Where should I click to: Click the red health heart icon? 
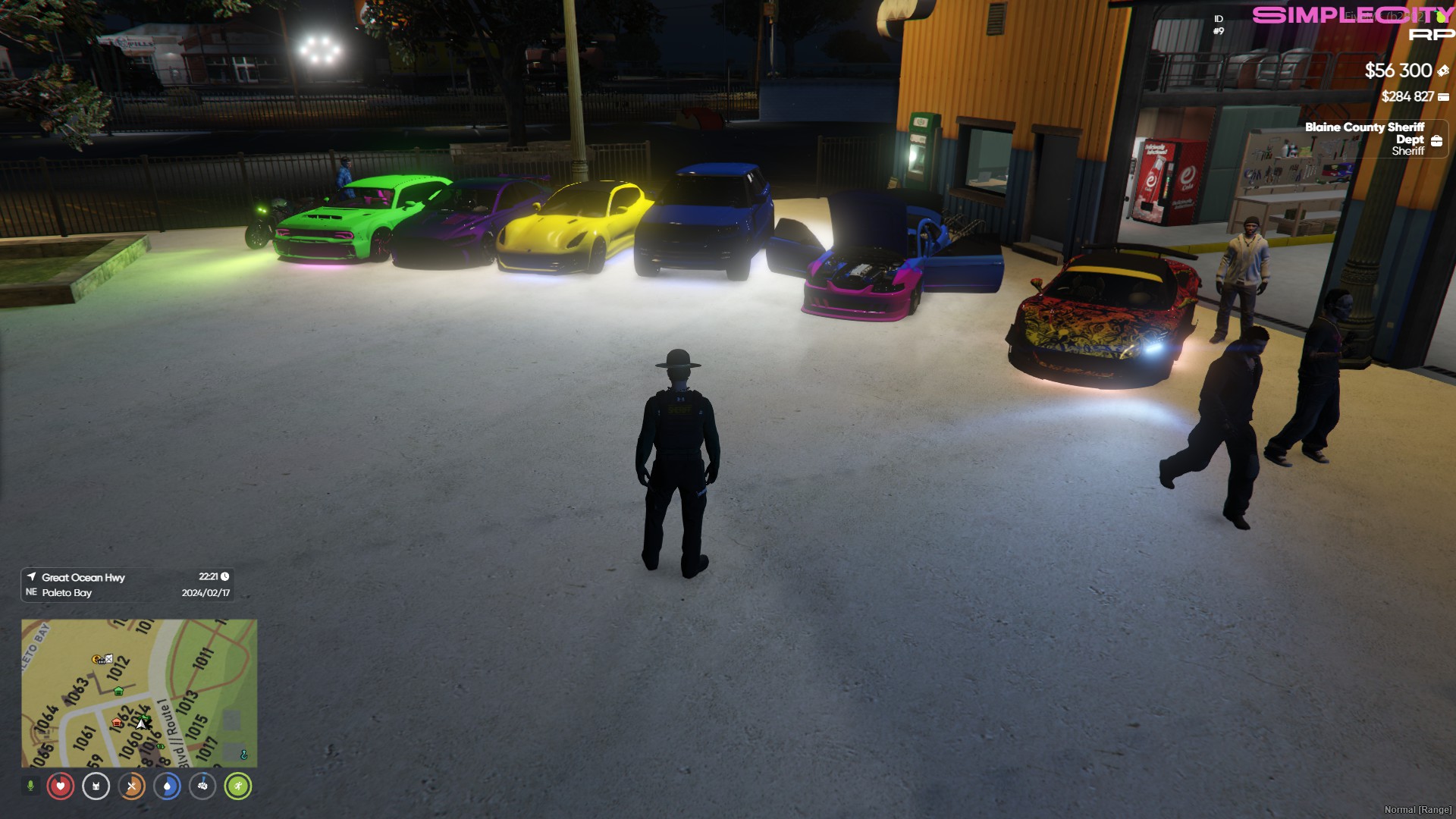click(59, 786)
